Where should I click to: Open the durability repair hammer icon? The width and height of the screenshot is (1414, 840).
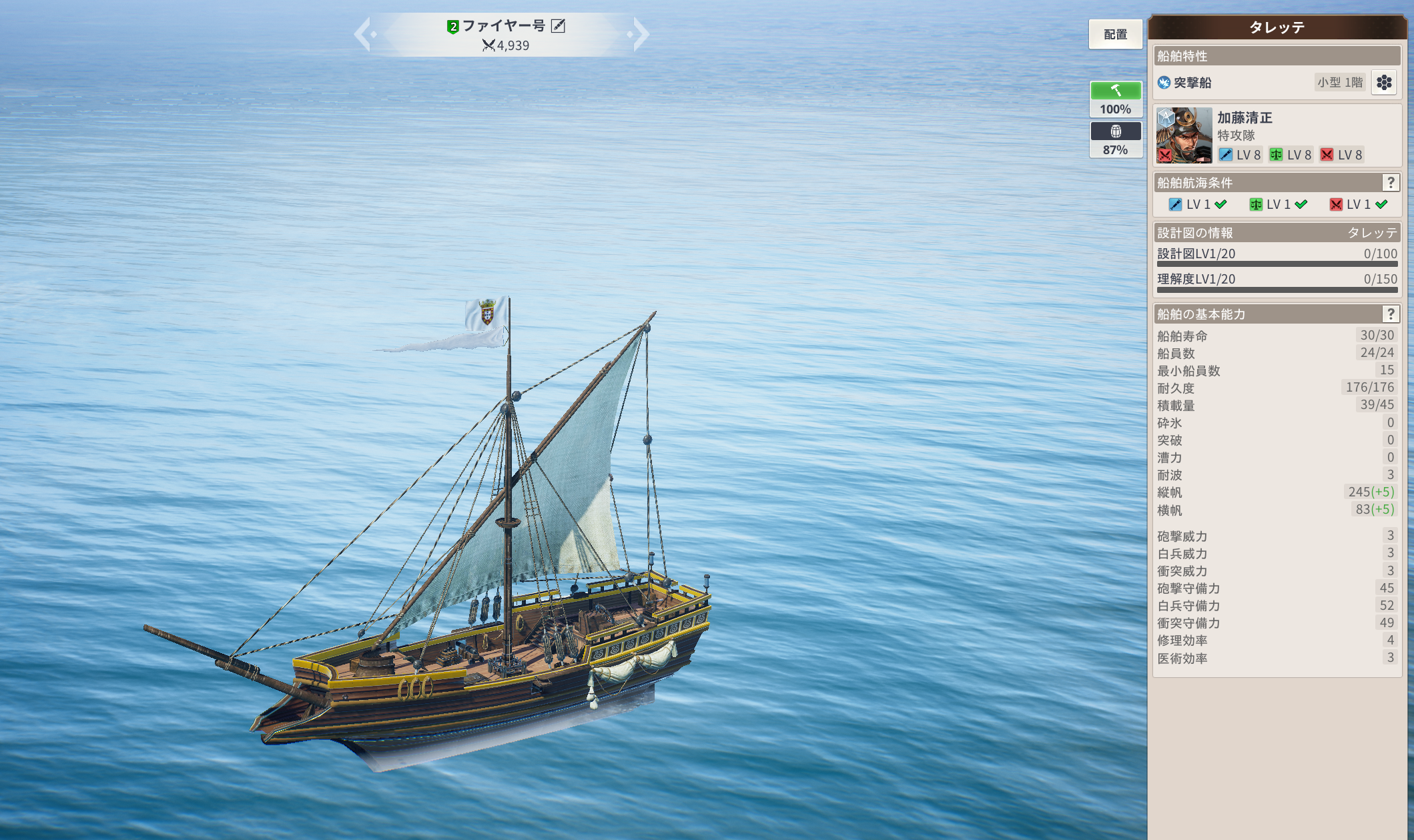click(x=1115, y=91)
